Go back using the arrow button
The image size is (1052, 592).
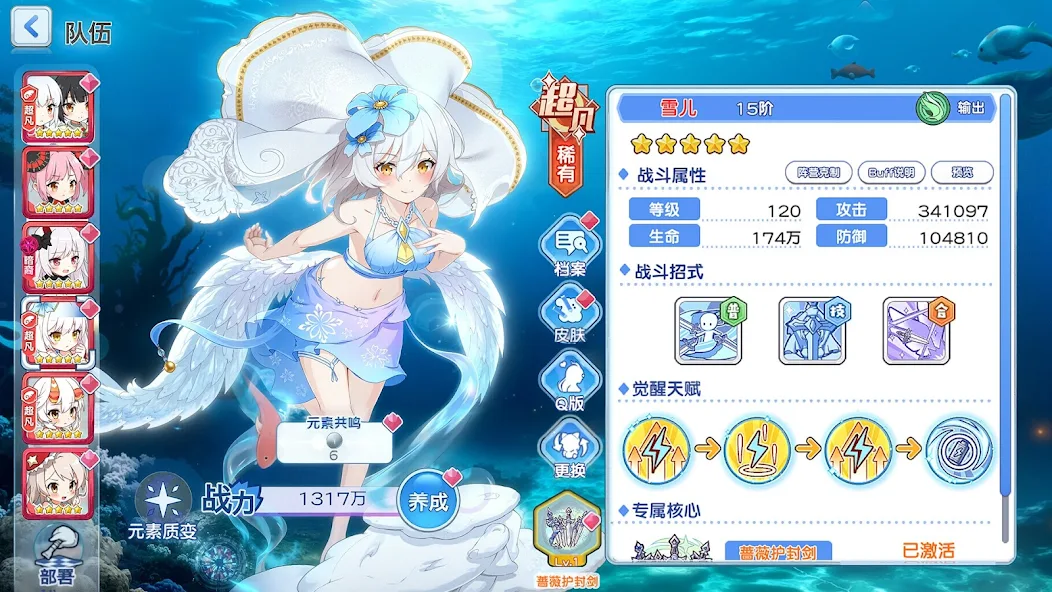click(31, 28)
